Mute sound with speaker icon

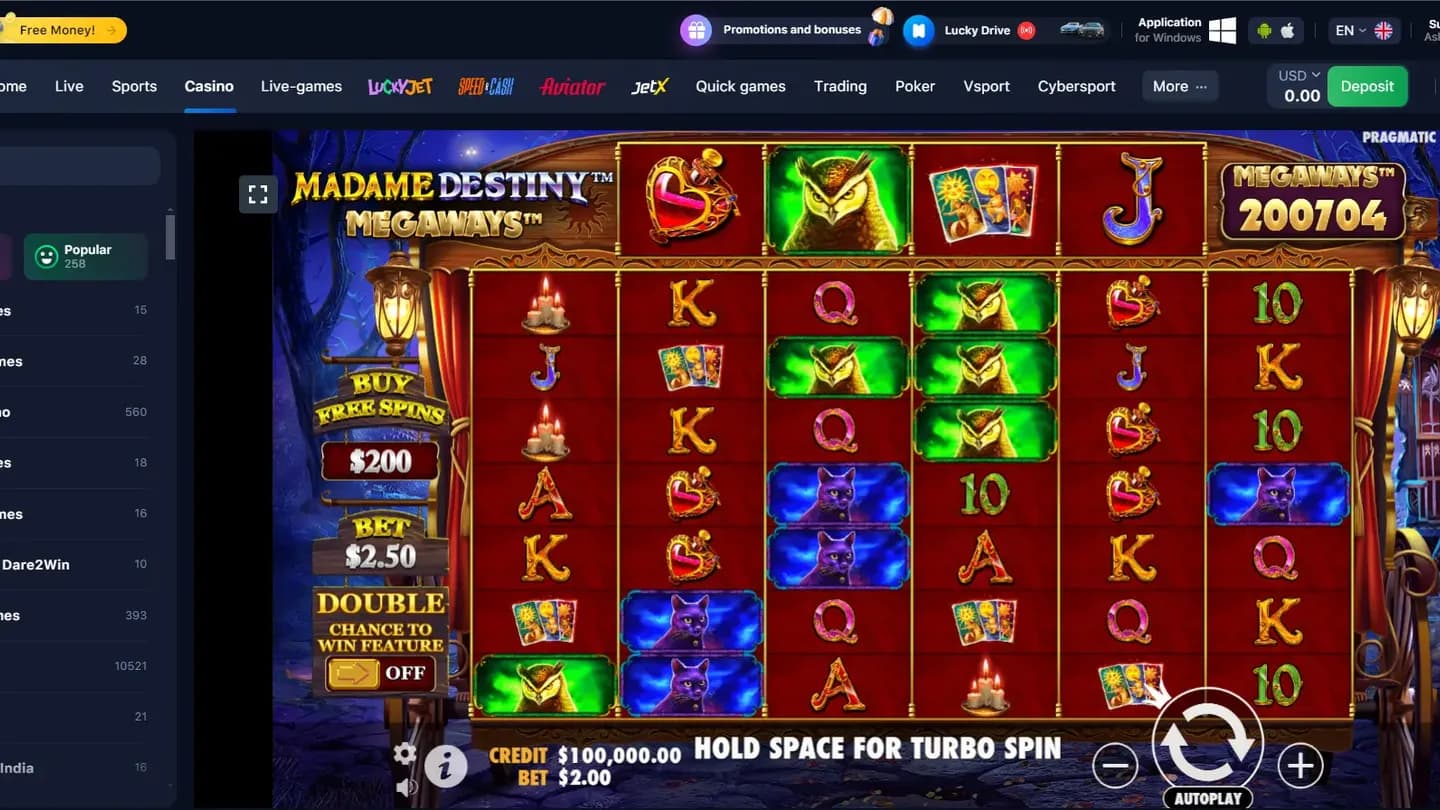[x=406, y=787]
